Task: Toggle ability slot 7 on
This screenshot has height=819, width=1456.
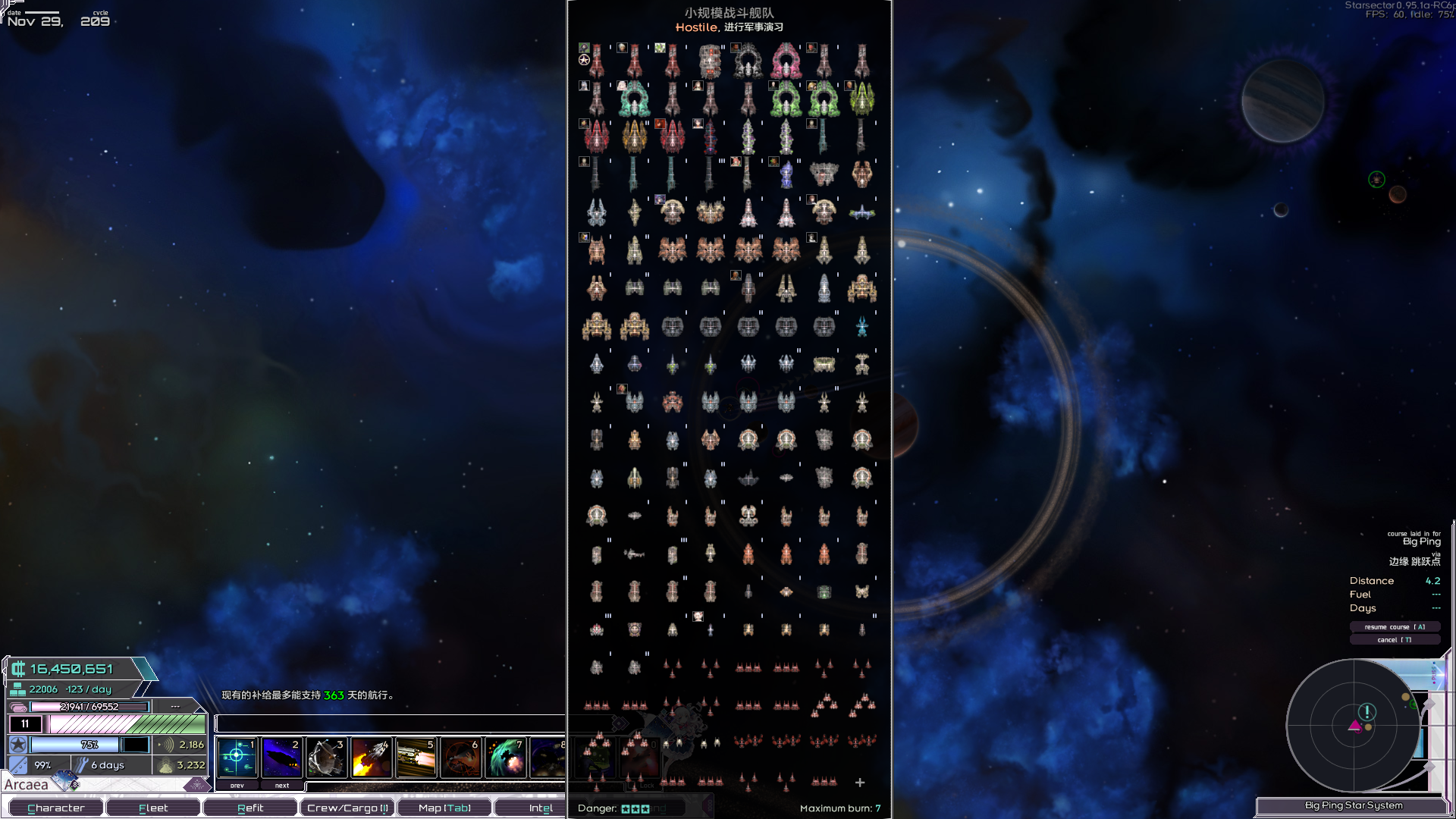Action: pyautogui.click(x=507, y=756)
